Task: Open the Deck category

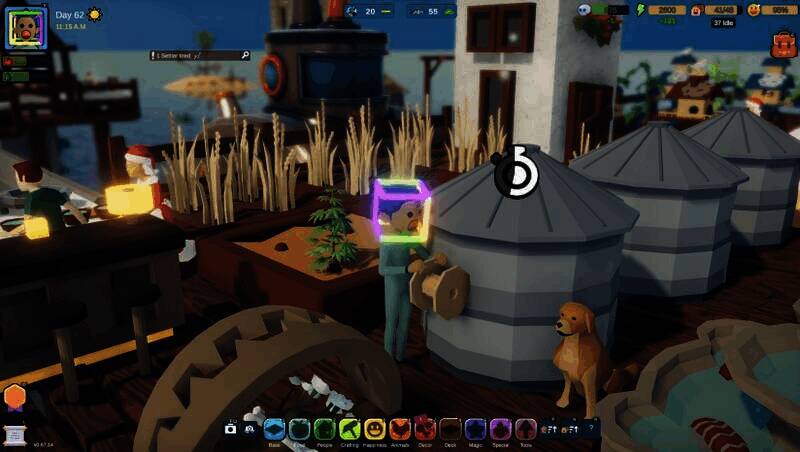Action: pyautogui.click(x=450, y=428)
